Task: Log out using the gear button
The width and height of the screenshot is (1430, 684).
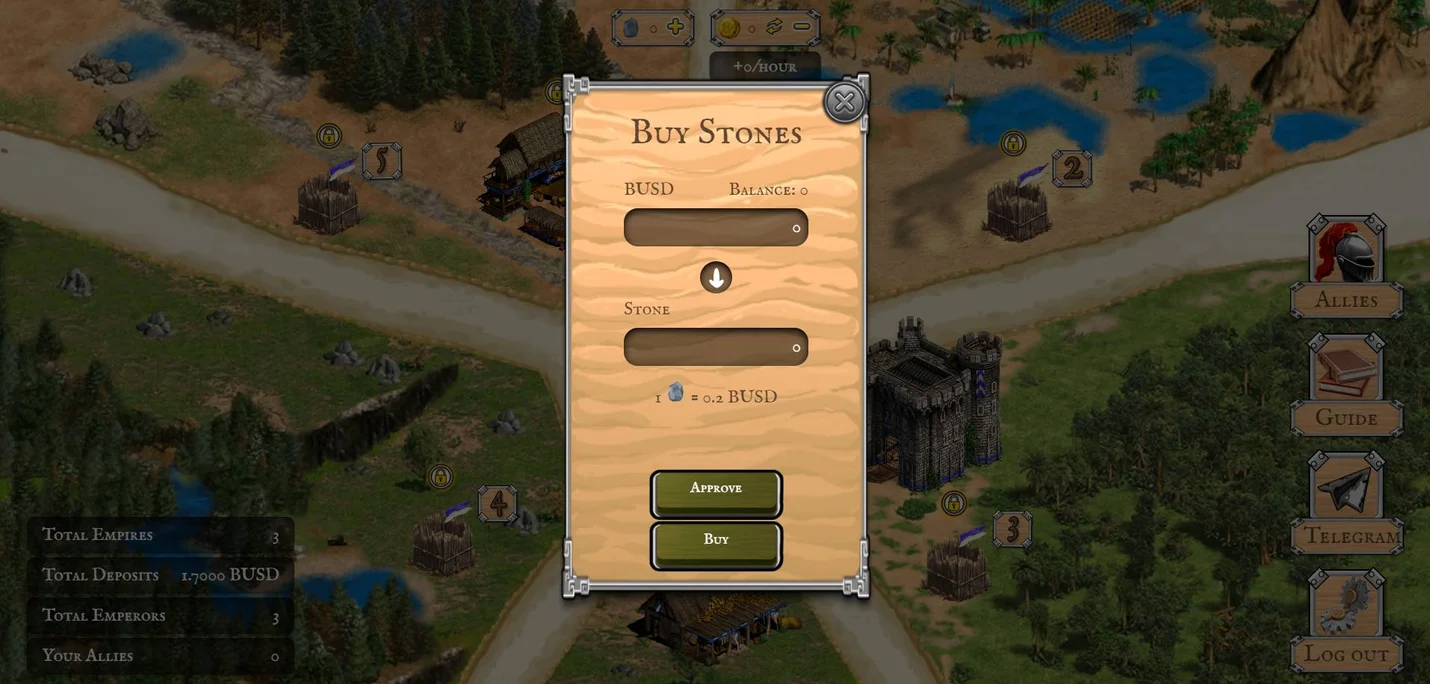Action: 1346,608
